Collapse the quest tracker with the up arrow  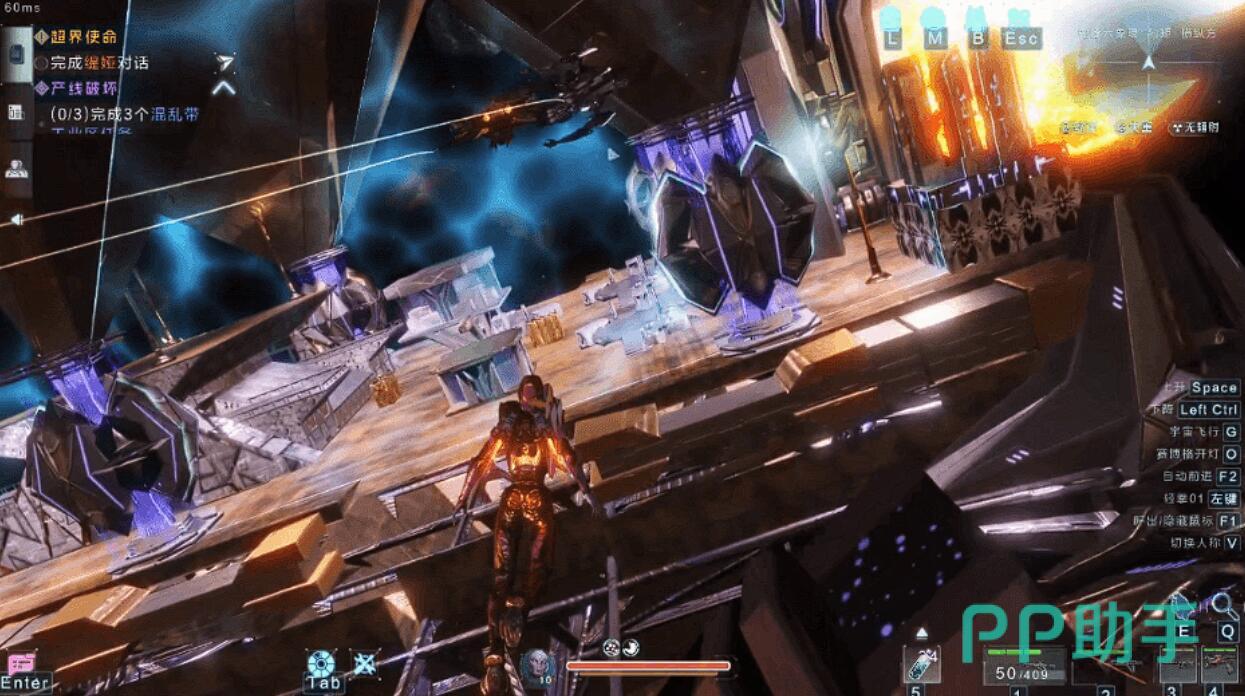pyautogui.click(x=224, y=87)
